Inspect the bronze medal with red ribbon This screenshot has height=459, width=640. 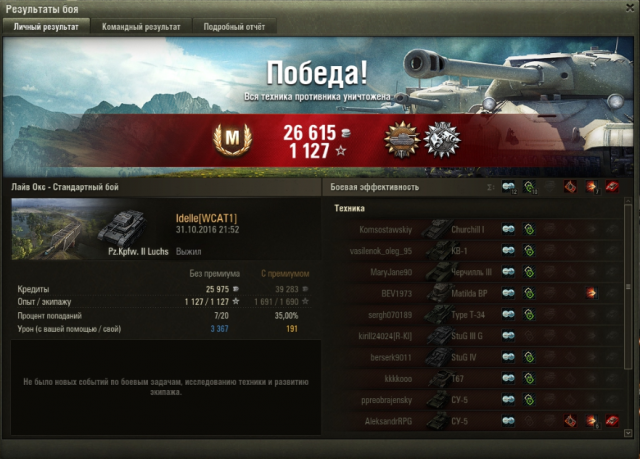(x=402, y=139)
